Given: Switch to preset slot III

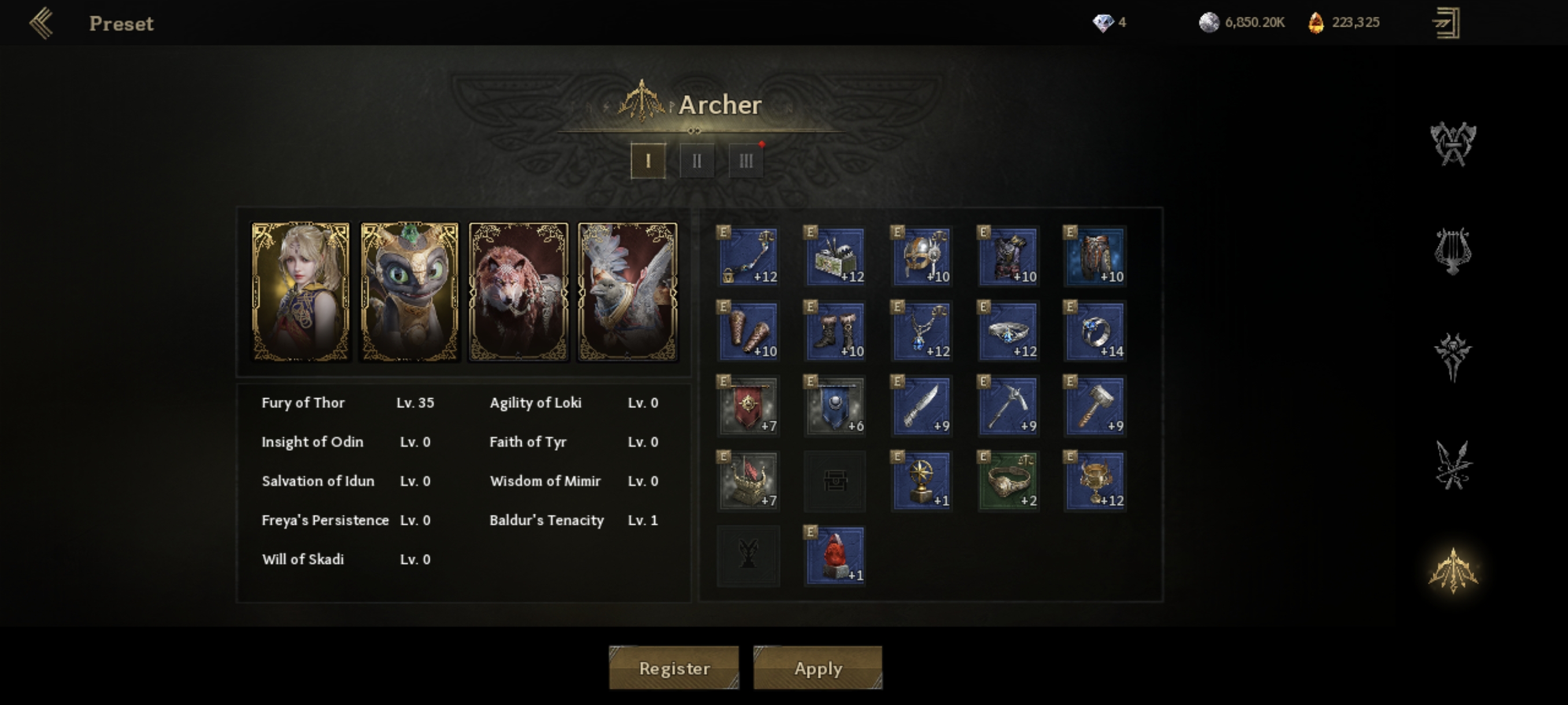Looking at the screenshot, I should 746,161.
